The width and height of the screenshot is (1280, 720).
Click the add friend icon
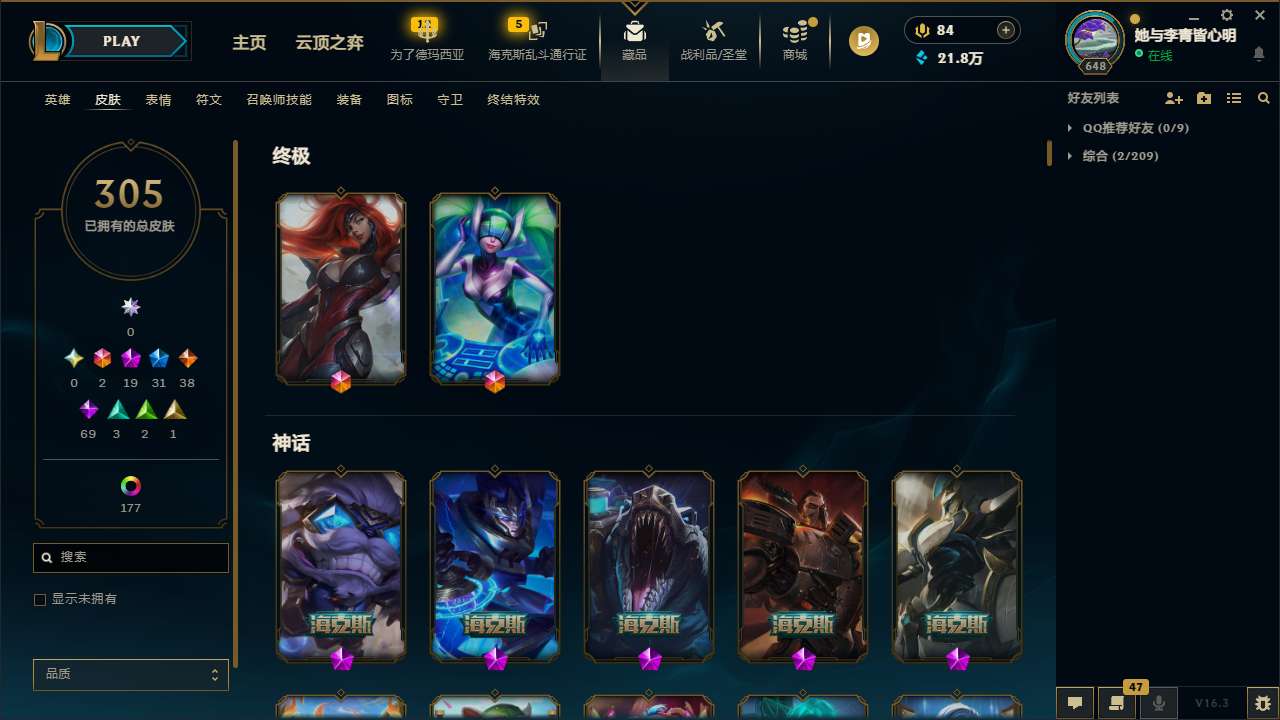click(1174, 98)
